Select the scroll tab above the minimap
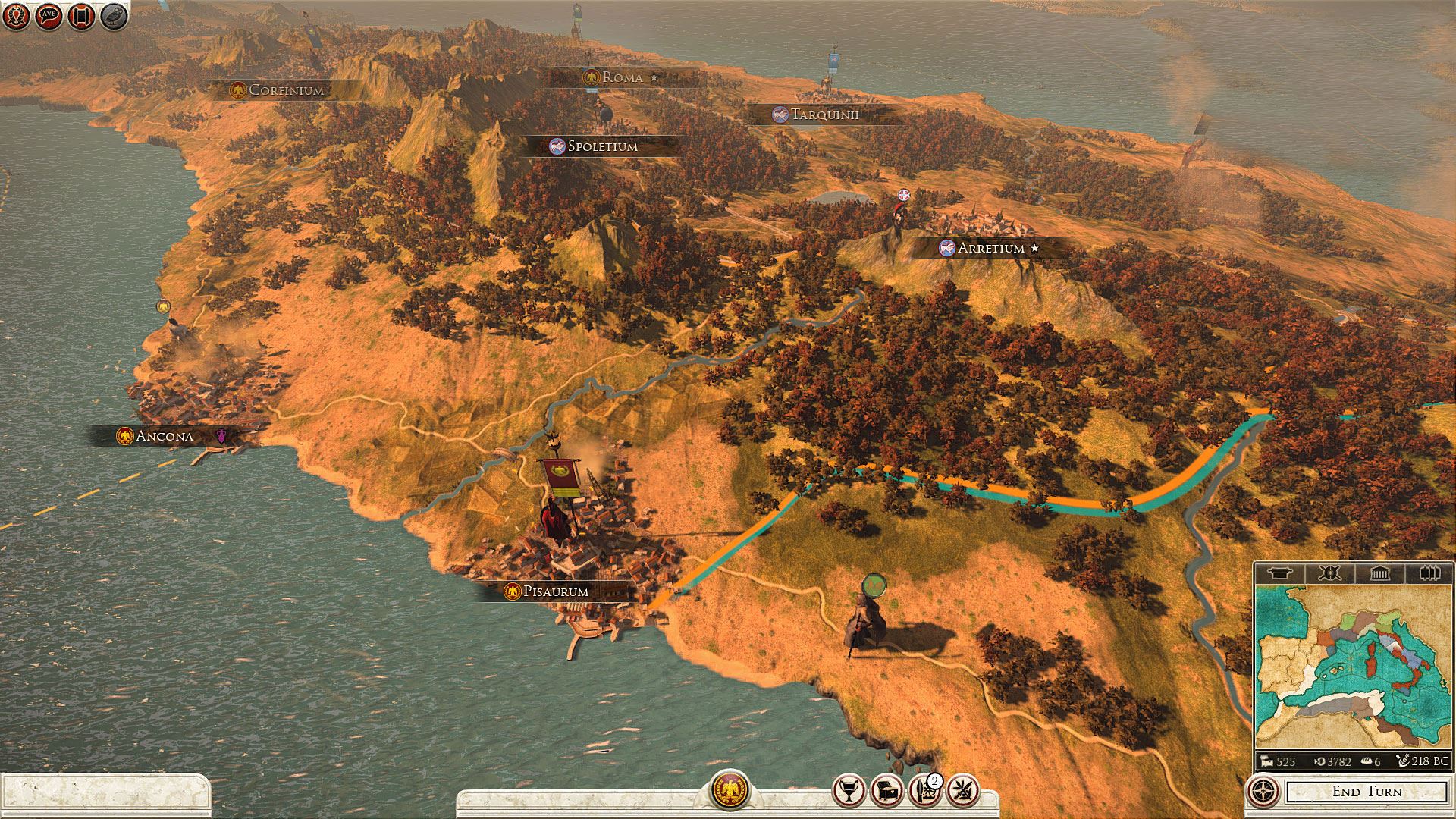 [1279, 573]
